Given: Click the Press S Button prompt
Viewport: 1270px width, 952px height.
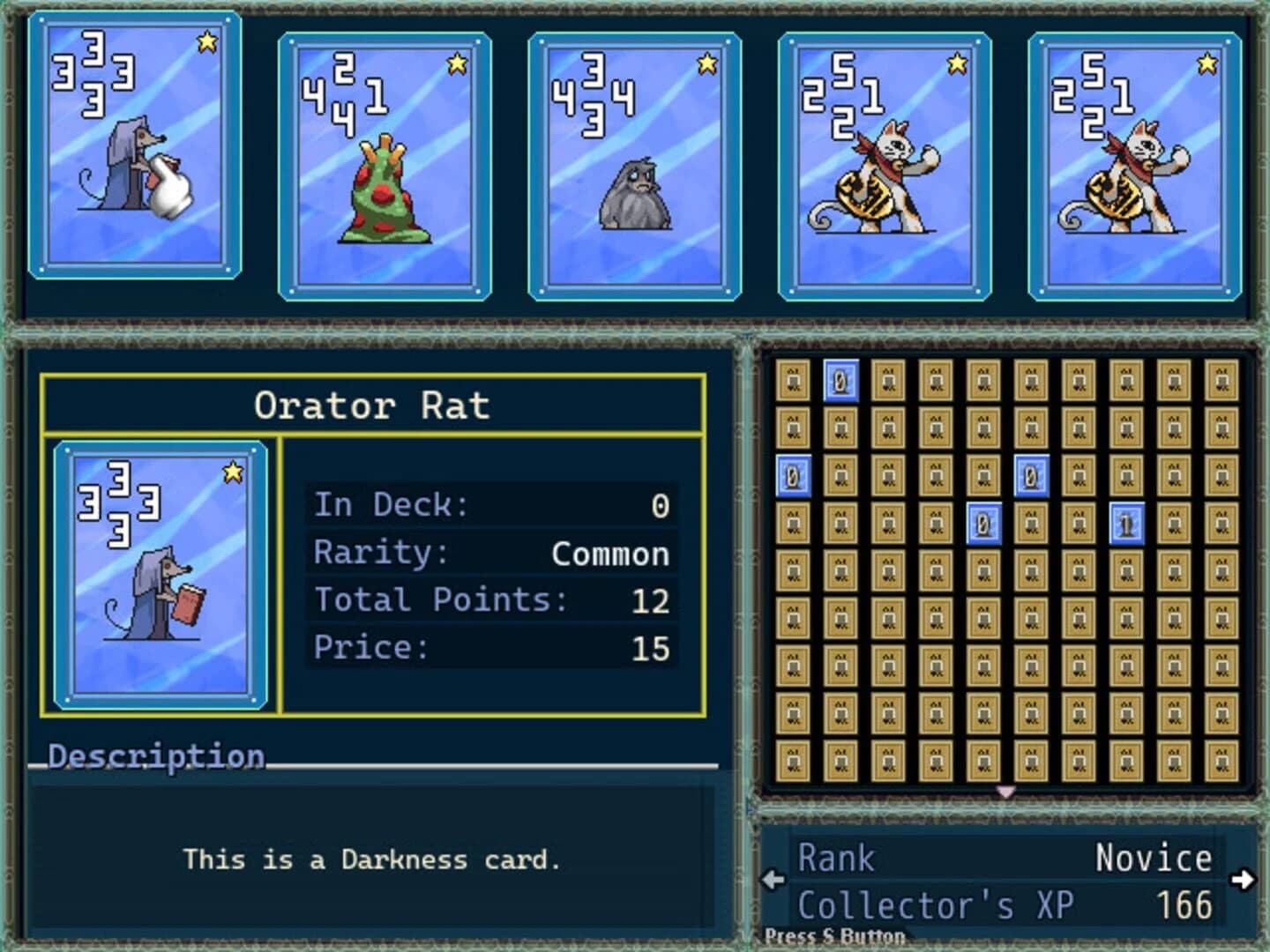Looking at the screenshot, I should (x=834, y=936).
